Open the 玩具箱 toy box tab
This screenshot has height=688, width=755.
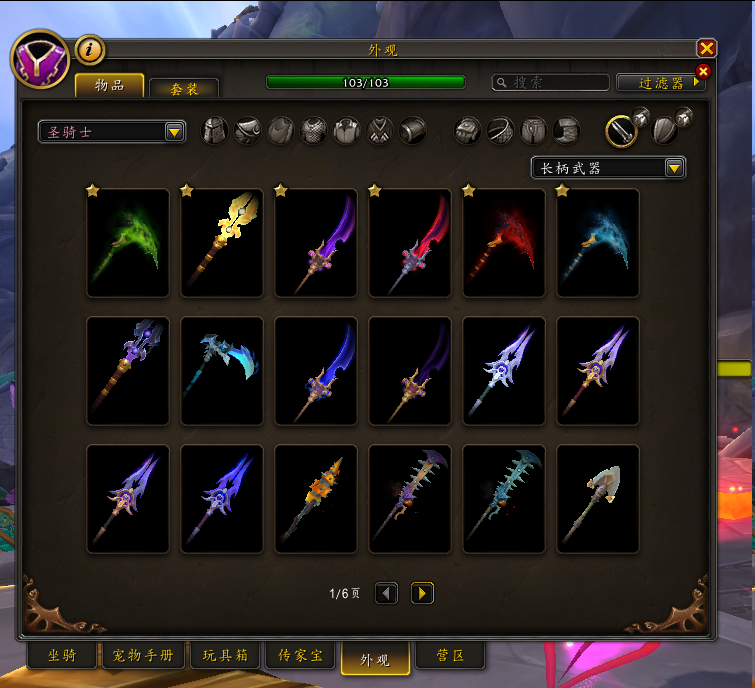225,656
